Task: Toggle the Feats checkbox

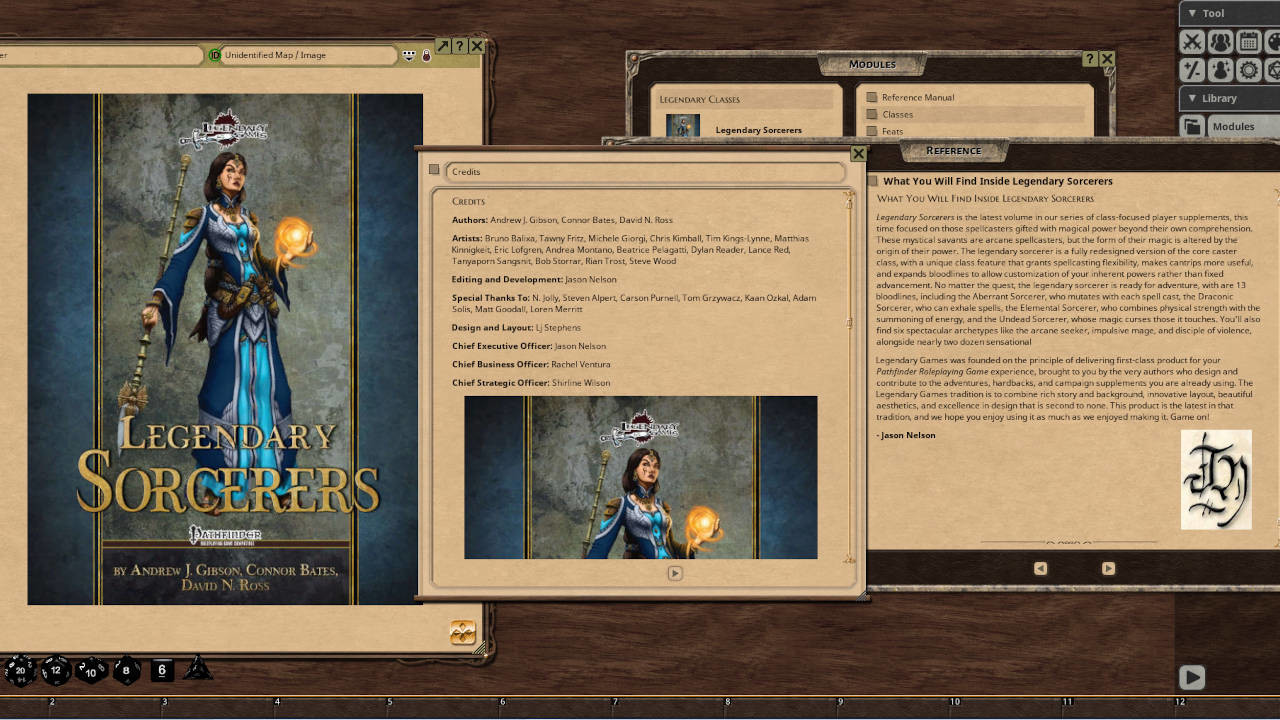Action: pyautogui.click(x=871, y=131)
